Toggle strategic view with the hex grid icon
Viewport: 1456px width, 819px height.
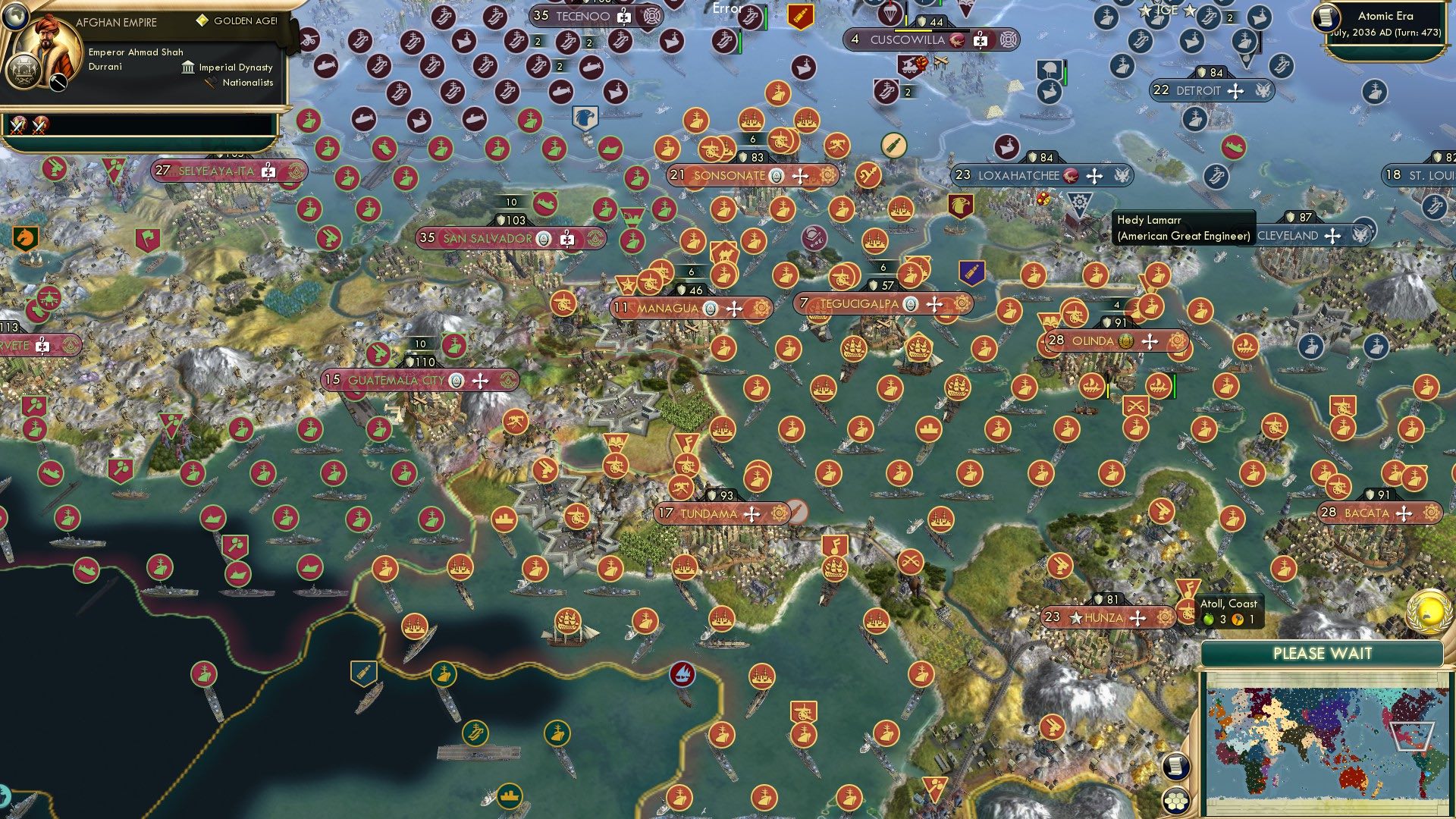coord(1174,800)
